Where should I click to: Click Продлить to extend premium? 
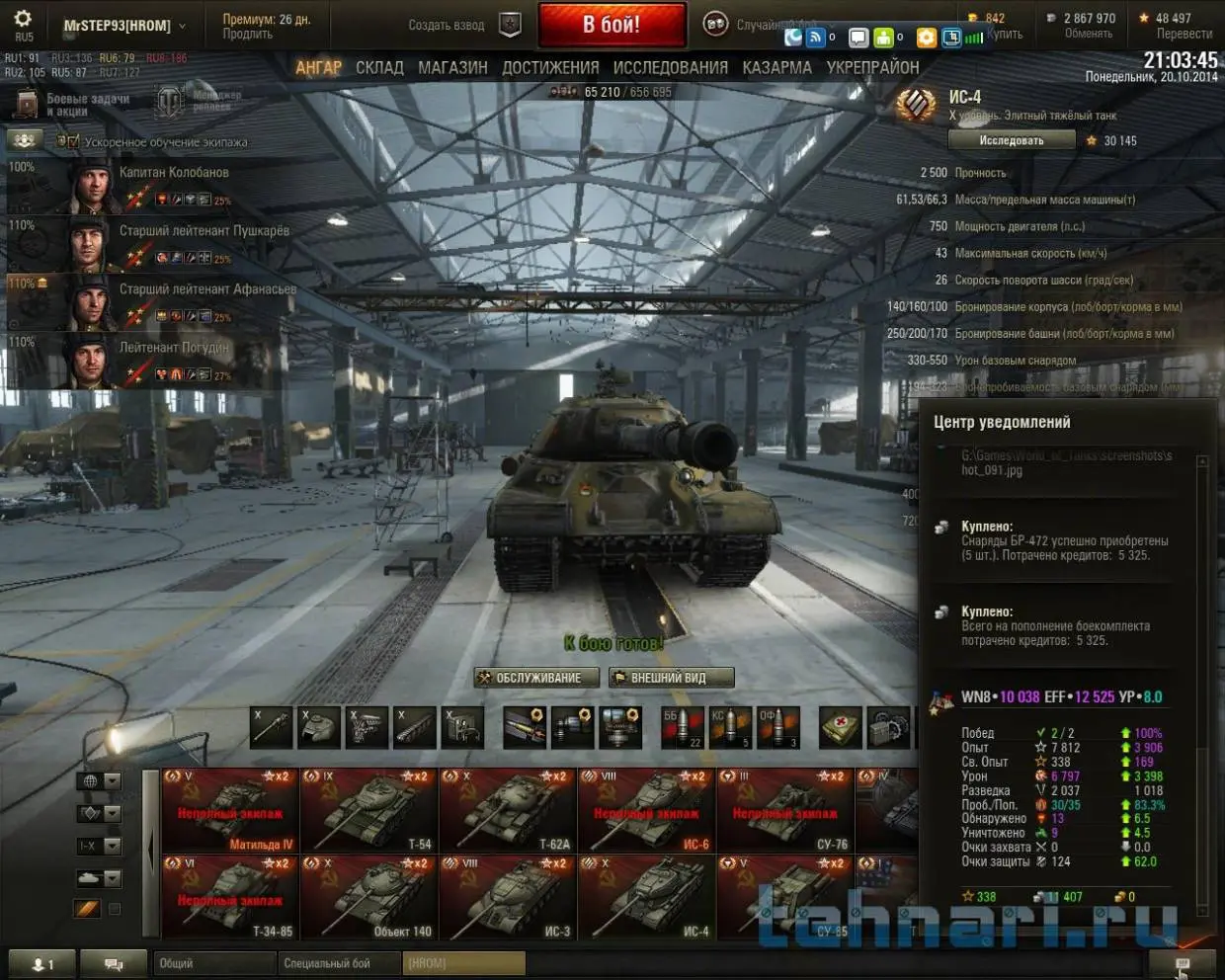[x=247, y=35]
